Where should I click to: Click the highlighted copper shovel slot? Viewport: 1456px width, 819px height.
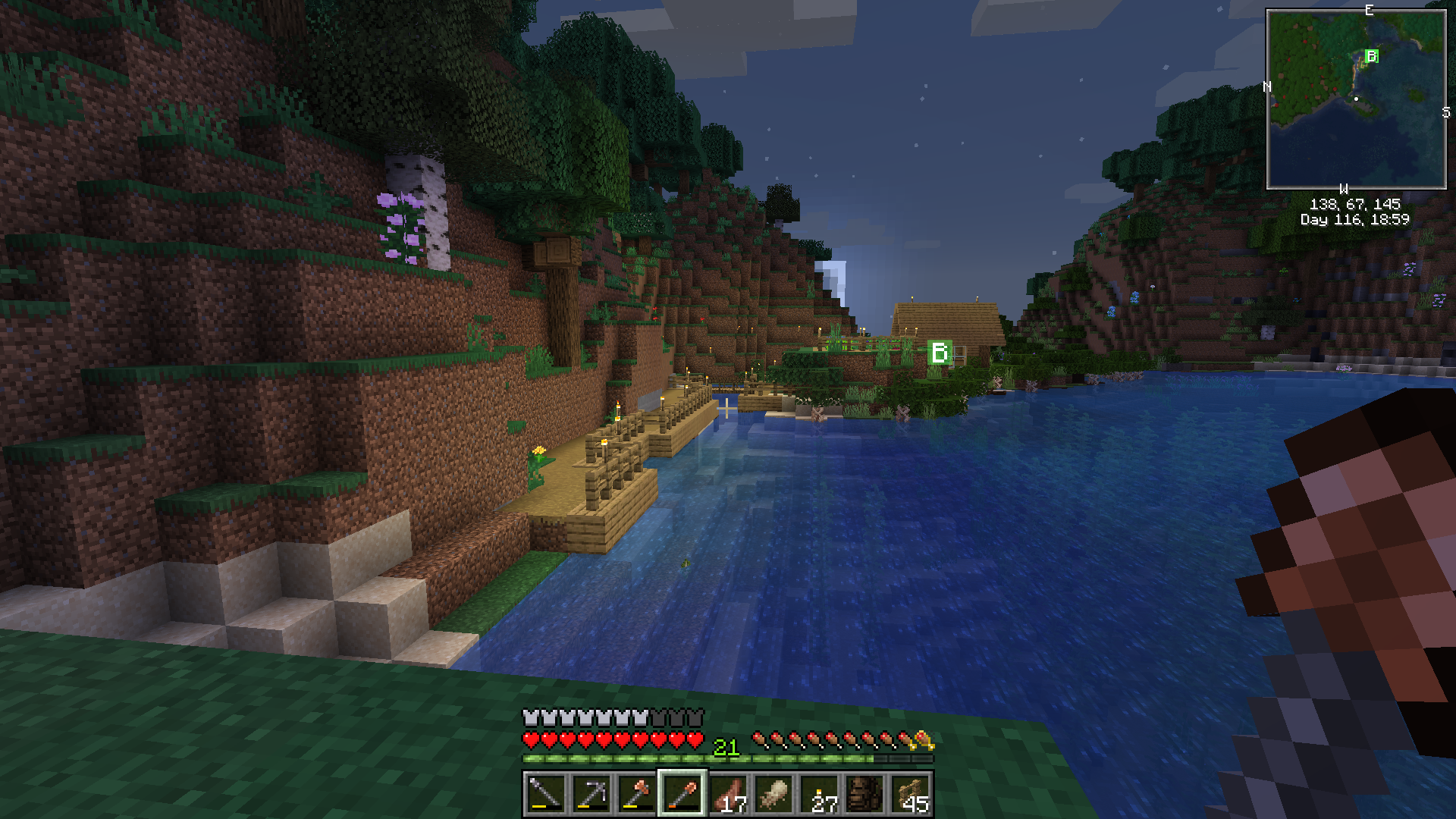(682, 794)
